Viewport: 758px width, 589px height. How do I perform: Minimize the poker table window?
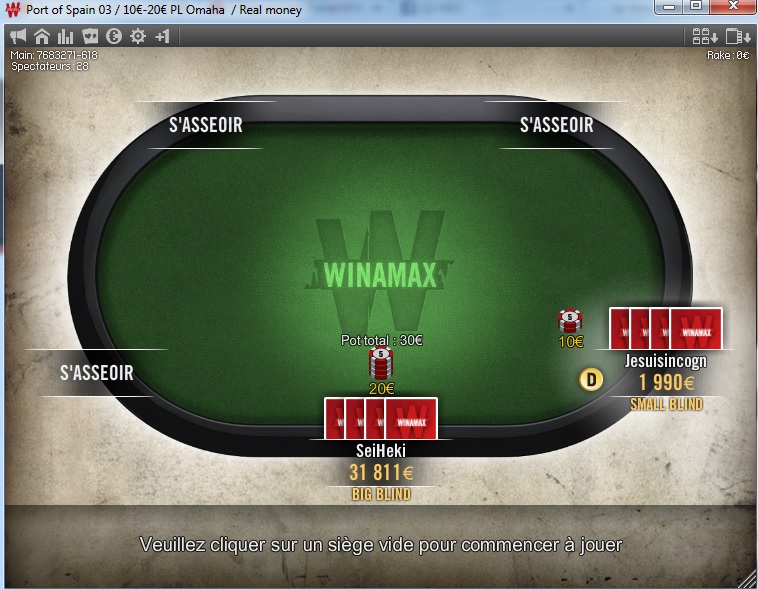point(669,7)
